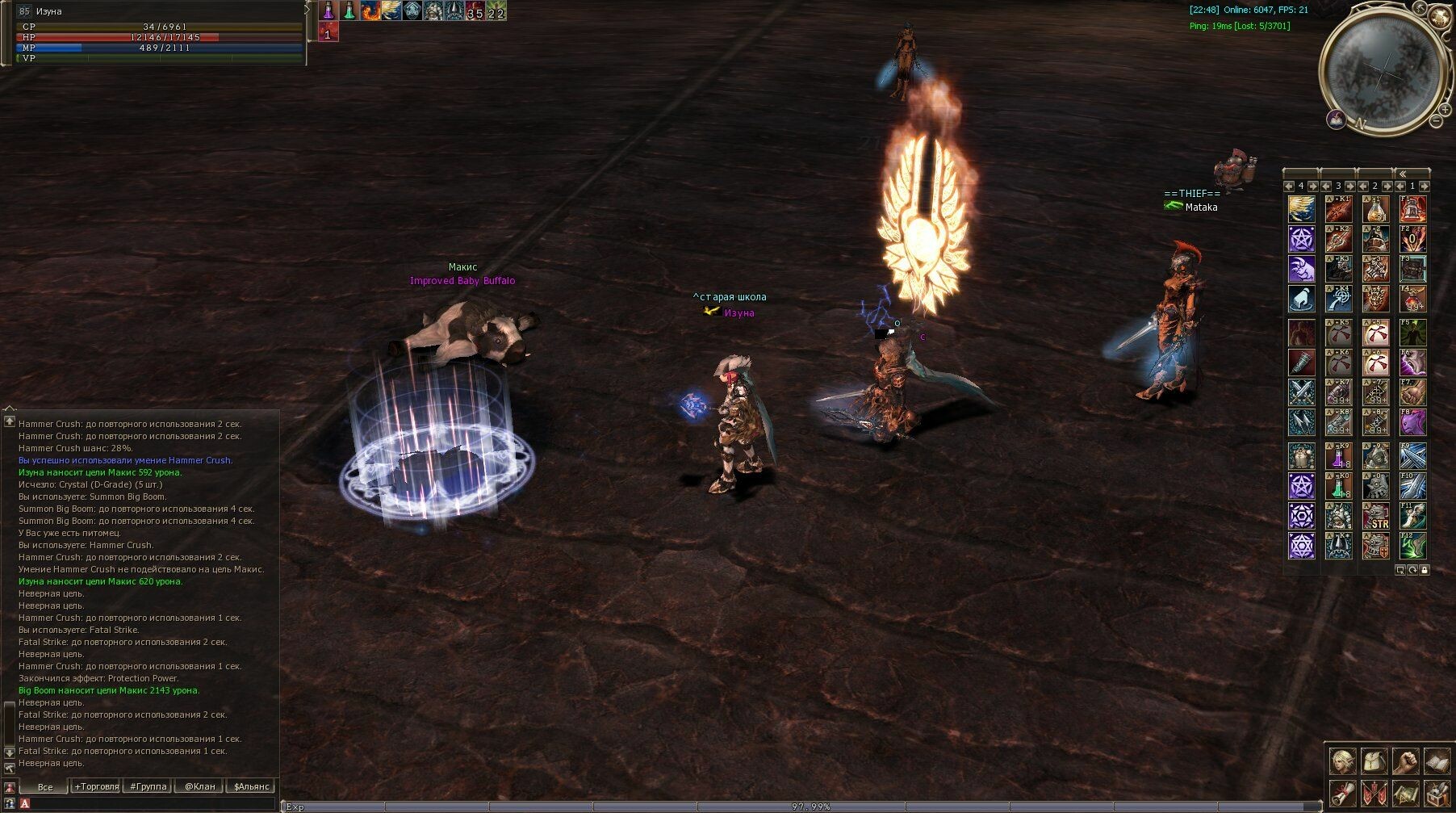Open the quest scroll icon
The image size is (1456, 813).
tap(1343, 793)
